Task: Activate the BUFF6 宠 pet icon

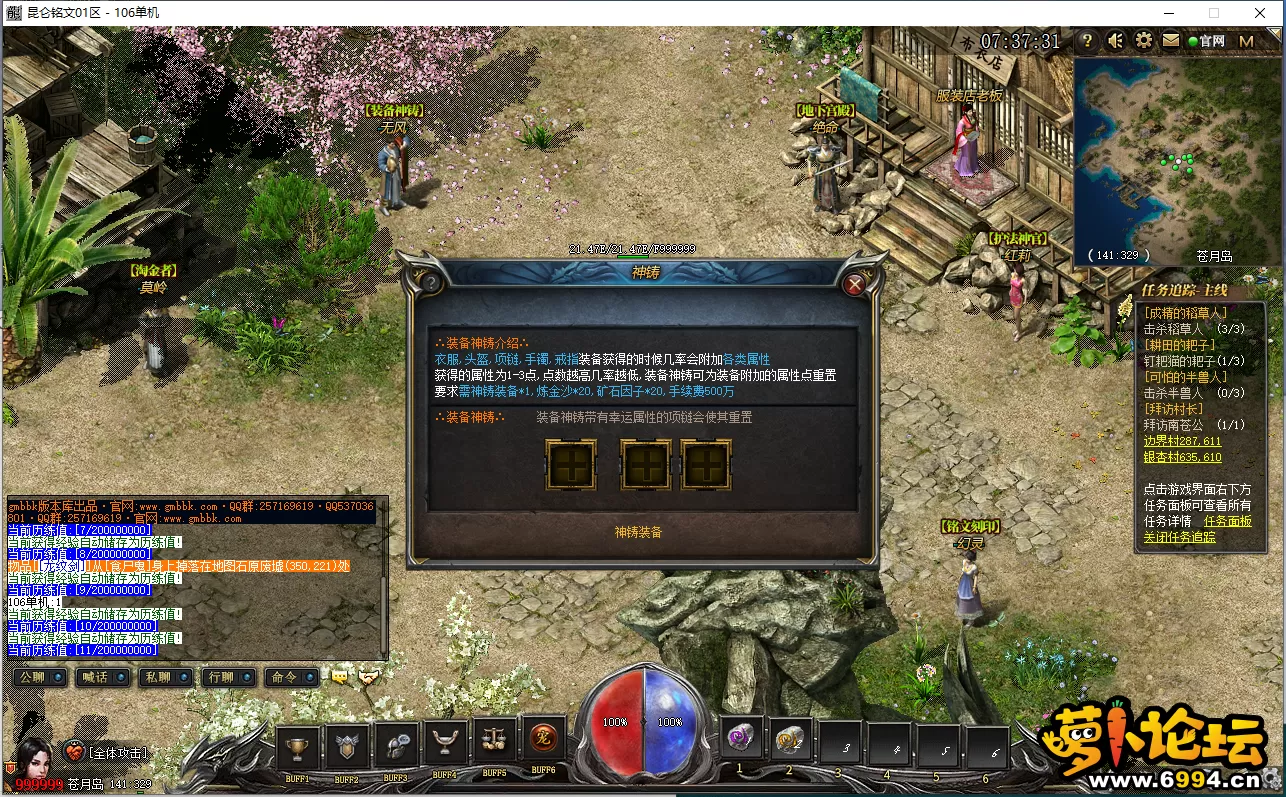Action: tap(544, 742)
